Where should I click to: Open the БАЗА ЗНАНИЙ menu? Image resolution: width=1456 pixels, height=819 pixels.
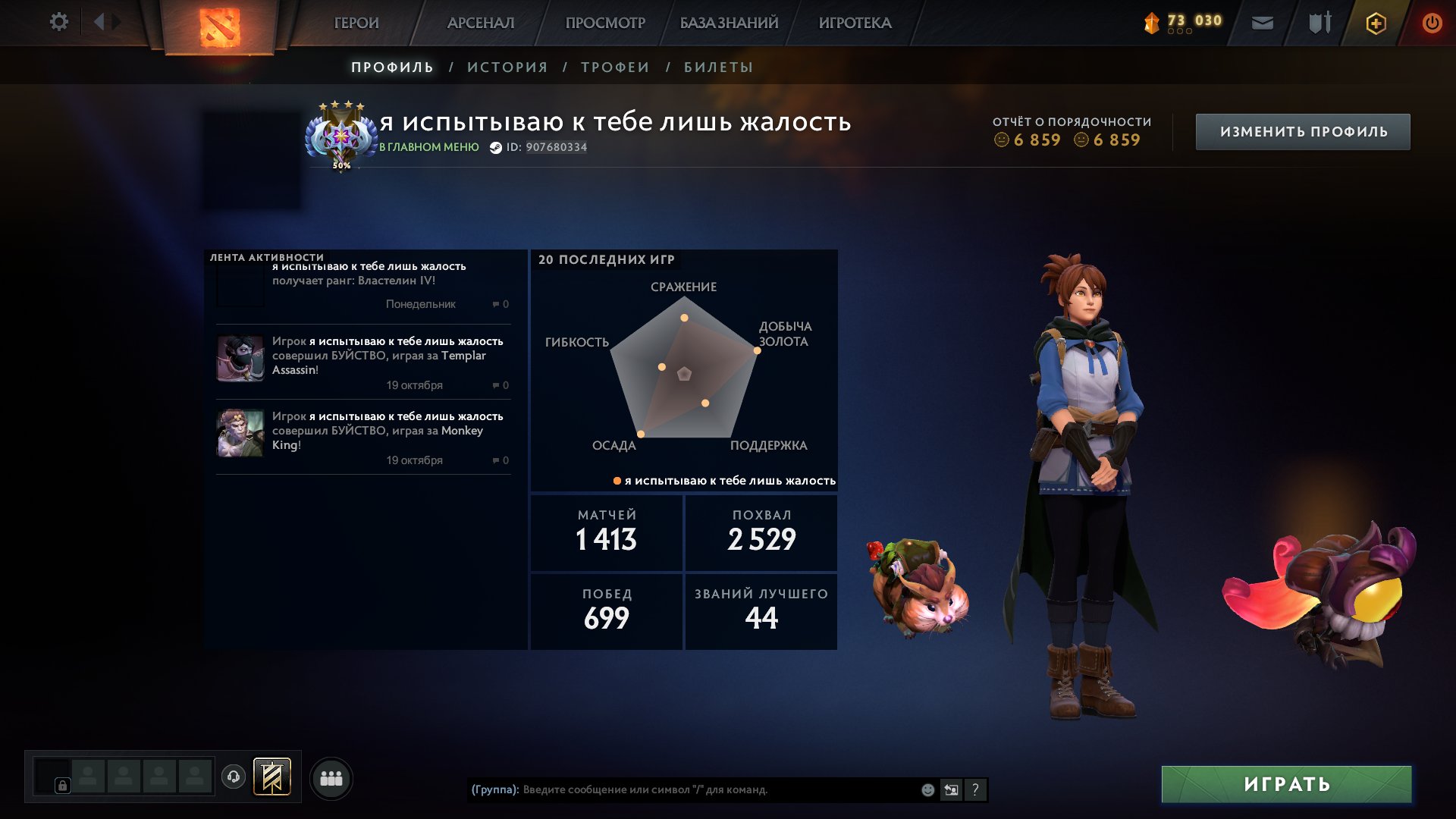point(728,23)
